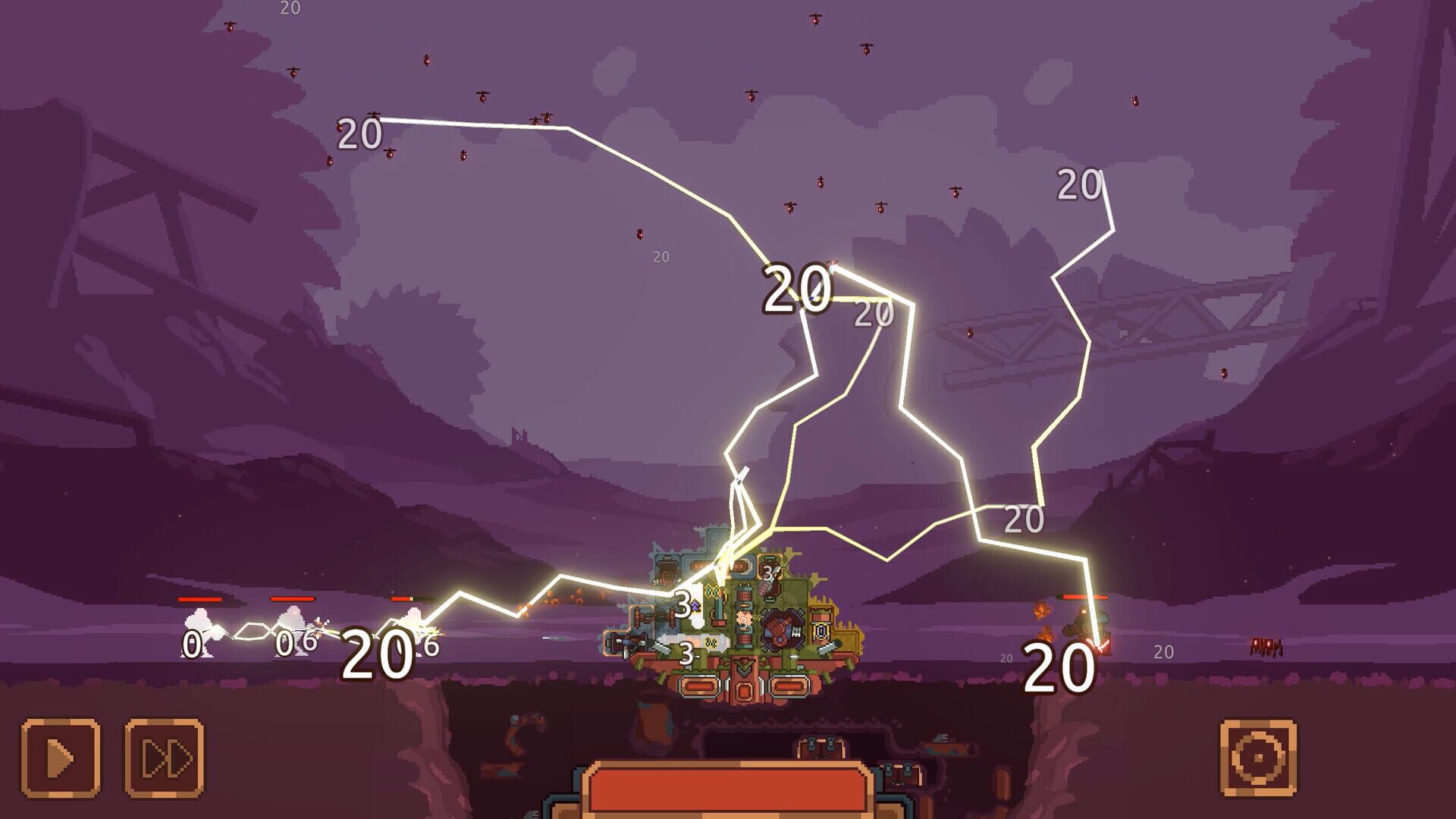Click the burning enemy walker on the right
The height and width of the screenshot is (819, 1456).
tap(1084, 625)
